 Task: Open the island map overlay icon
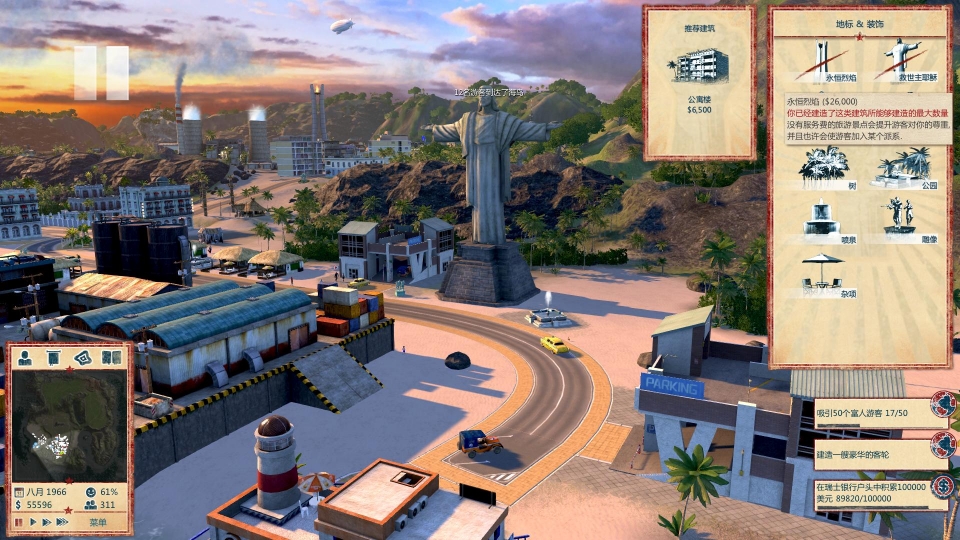point(82,357)
